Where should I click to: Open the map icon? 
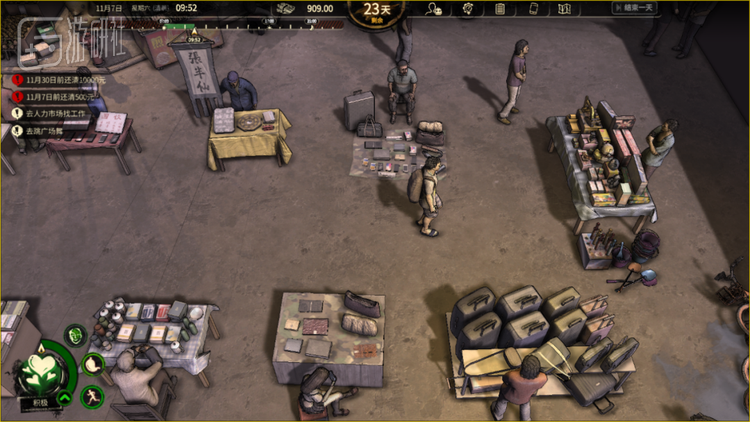click(565, 9)
